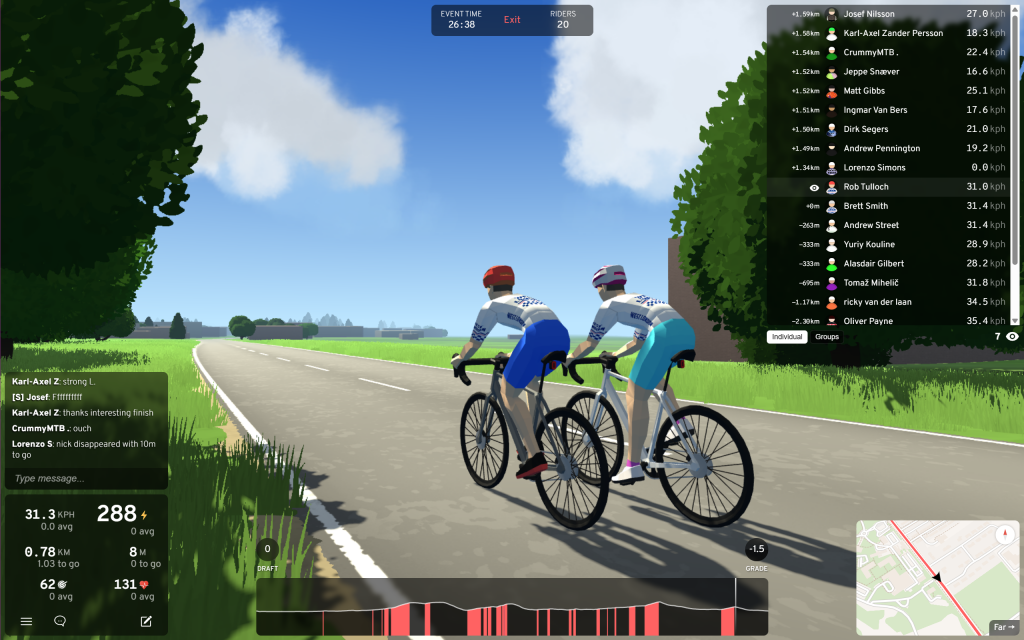Click the chat message input field

86,479
